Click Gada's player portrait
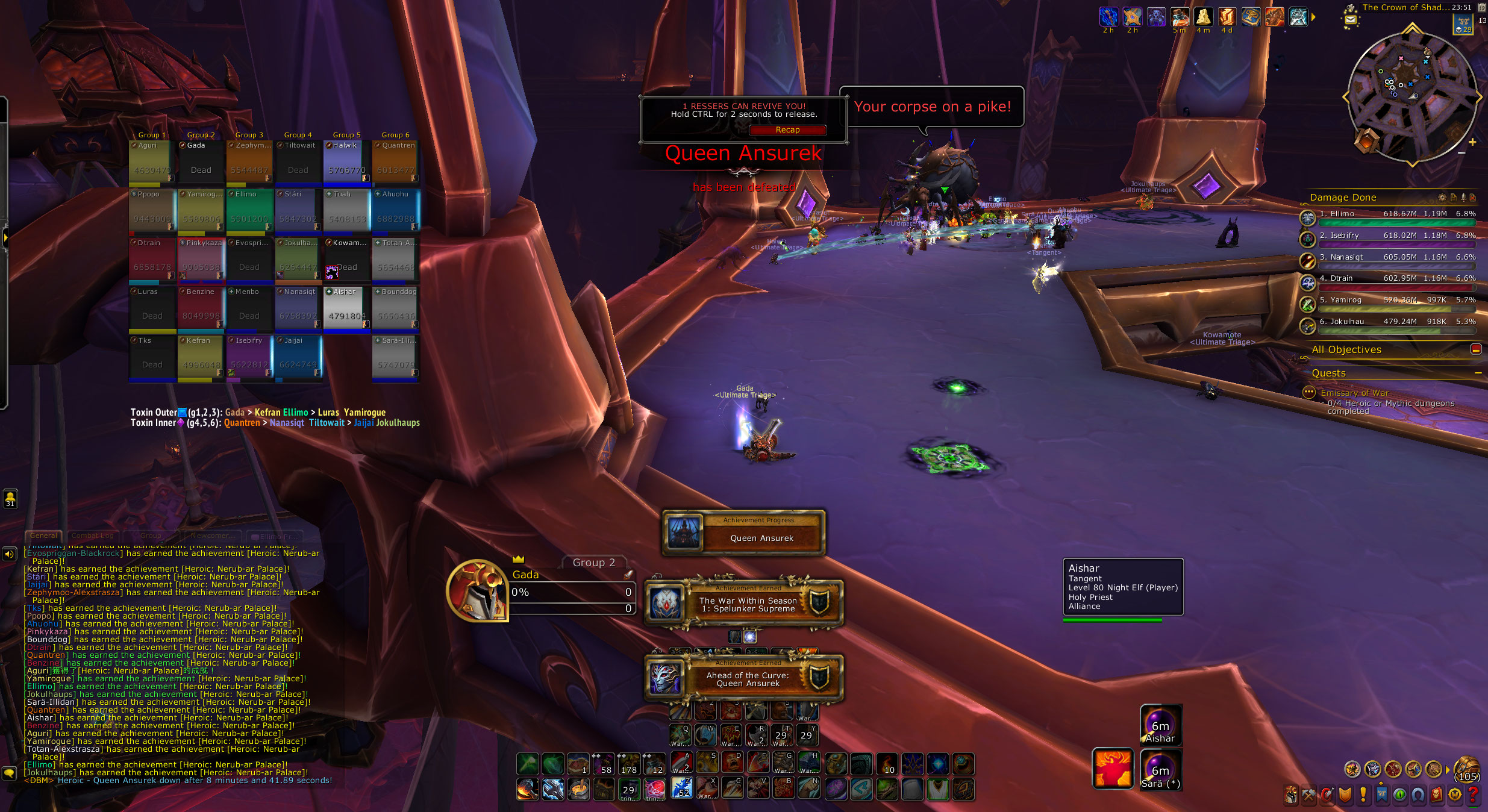 click(477, 591)
